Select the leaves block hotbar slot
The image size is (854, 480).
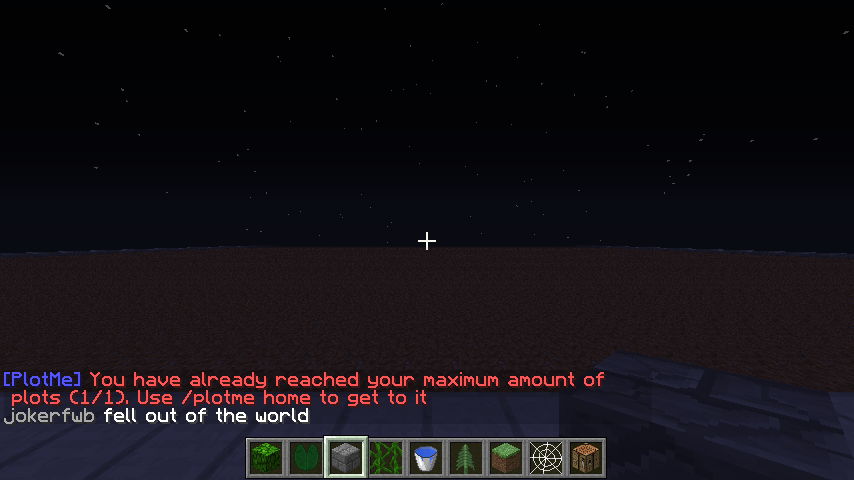(x=266, y=458)
